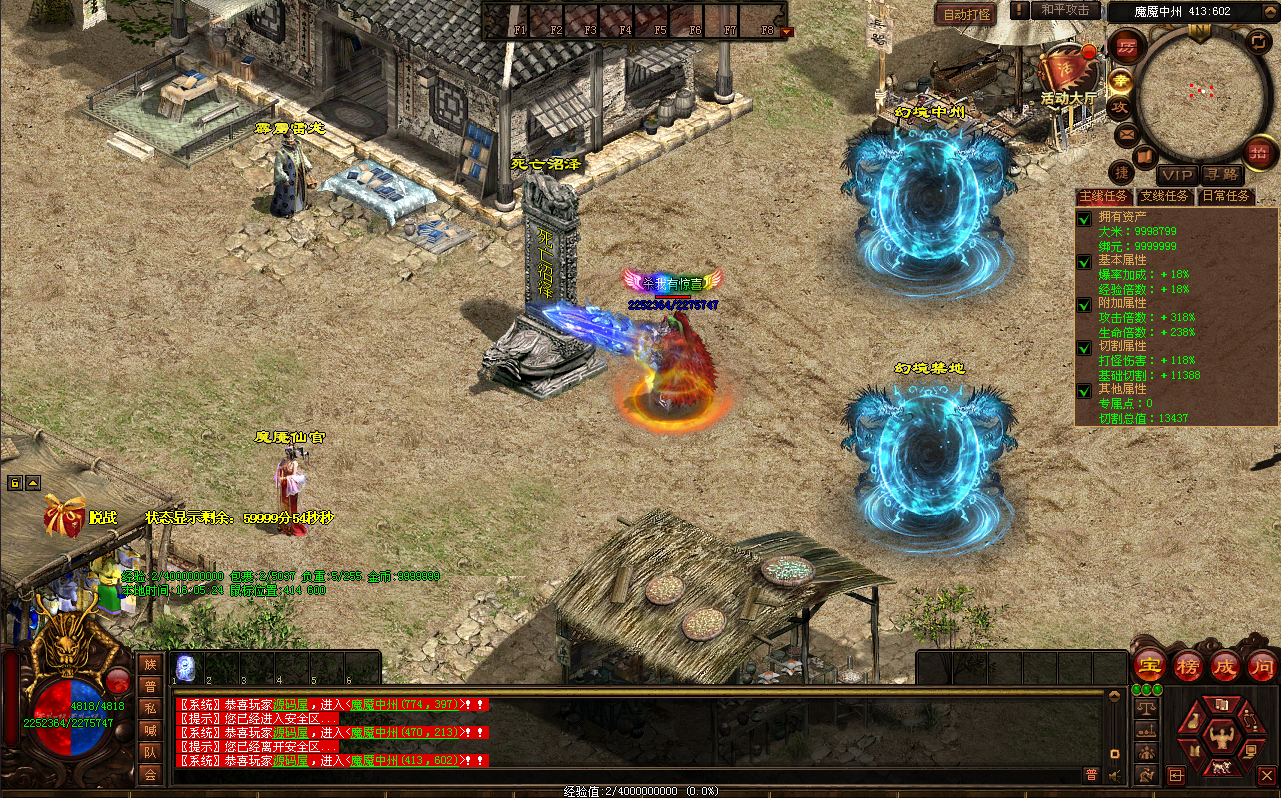1281x798 pixels.
Task: Toggle the 自动打怪 auto-fight button
Action: click(x=966, y=14)
